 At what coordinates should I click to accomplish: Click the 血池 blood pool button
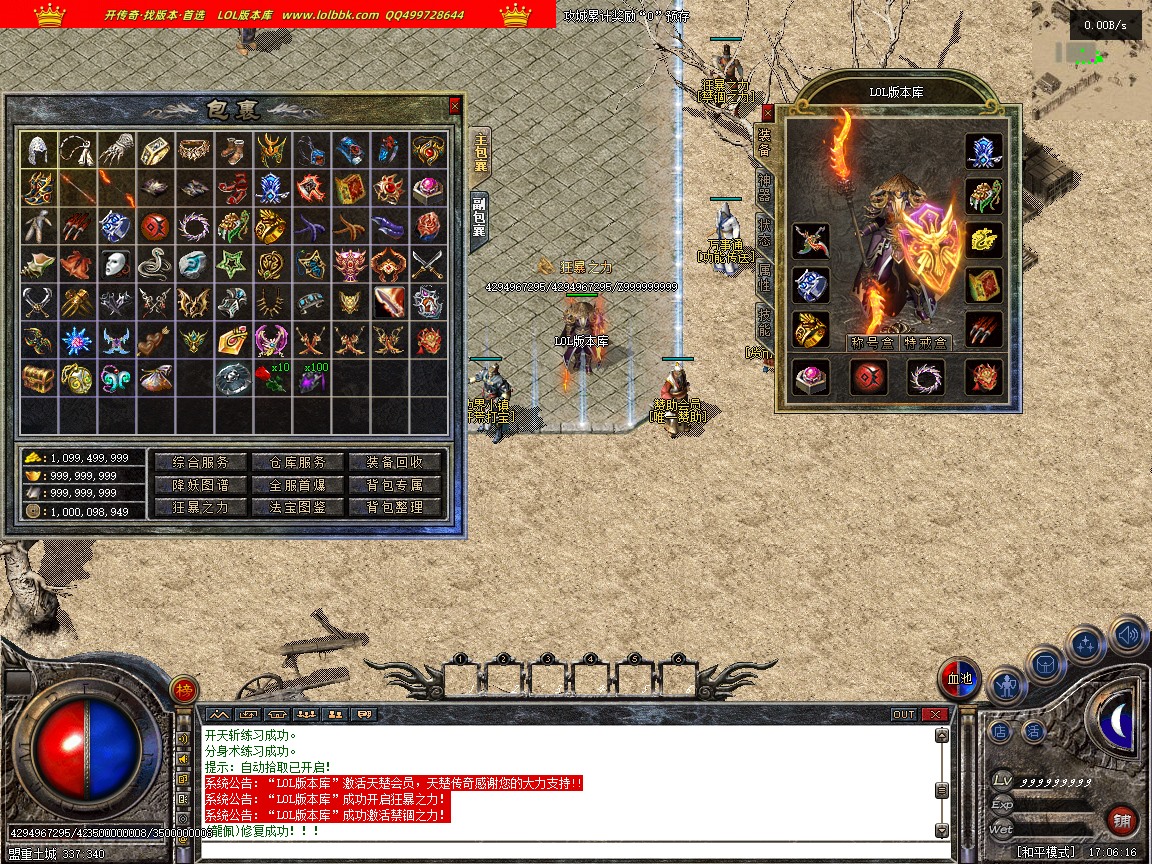pyautogui.click(x=960, y=679)
